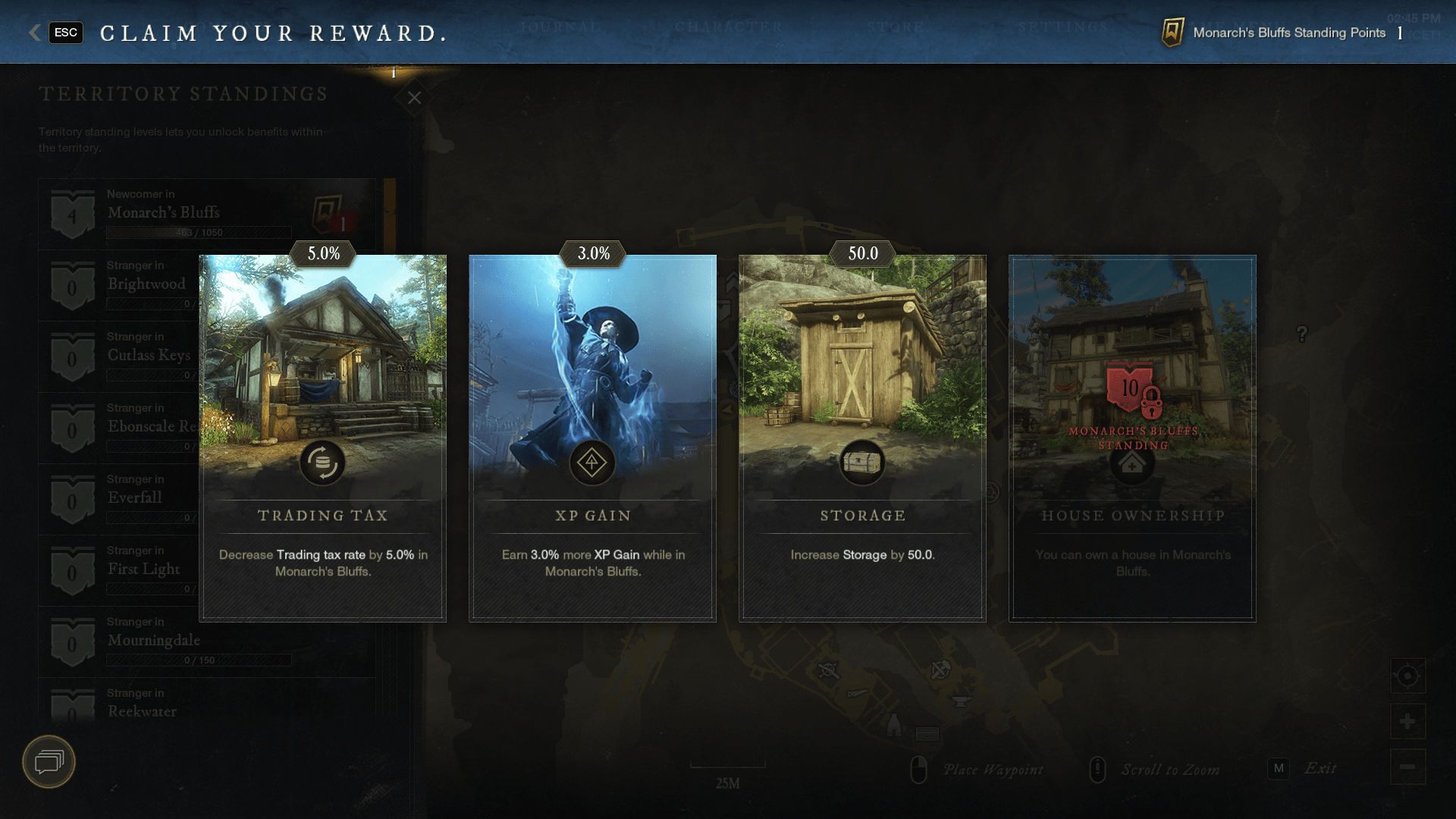Click the XP Gain diamond icon
This screenshot has width=1456, height=819.
(x=592, y=463)
